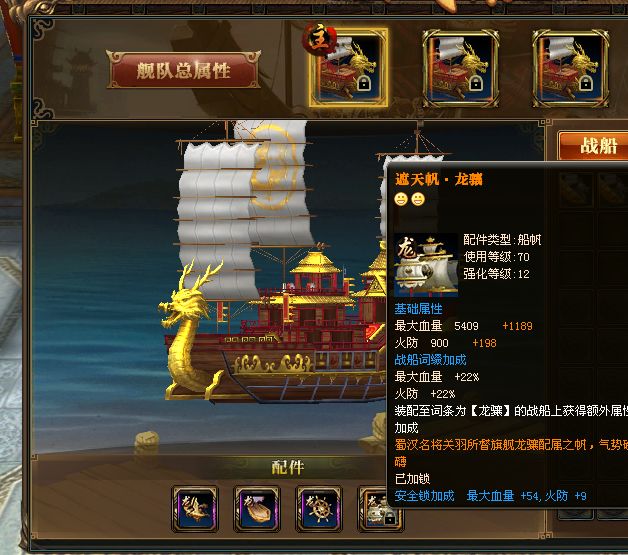Switch to the 战船 tab
This screenshot has height=555, width=628.
[x=599, y=146]
